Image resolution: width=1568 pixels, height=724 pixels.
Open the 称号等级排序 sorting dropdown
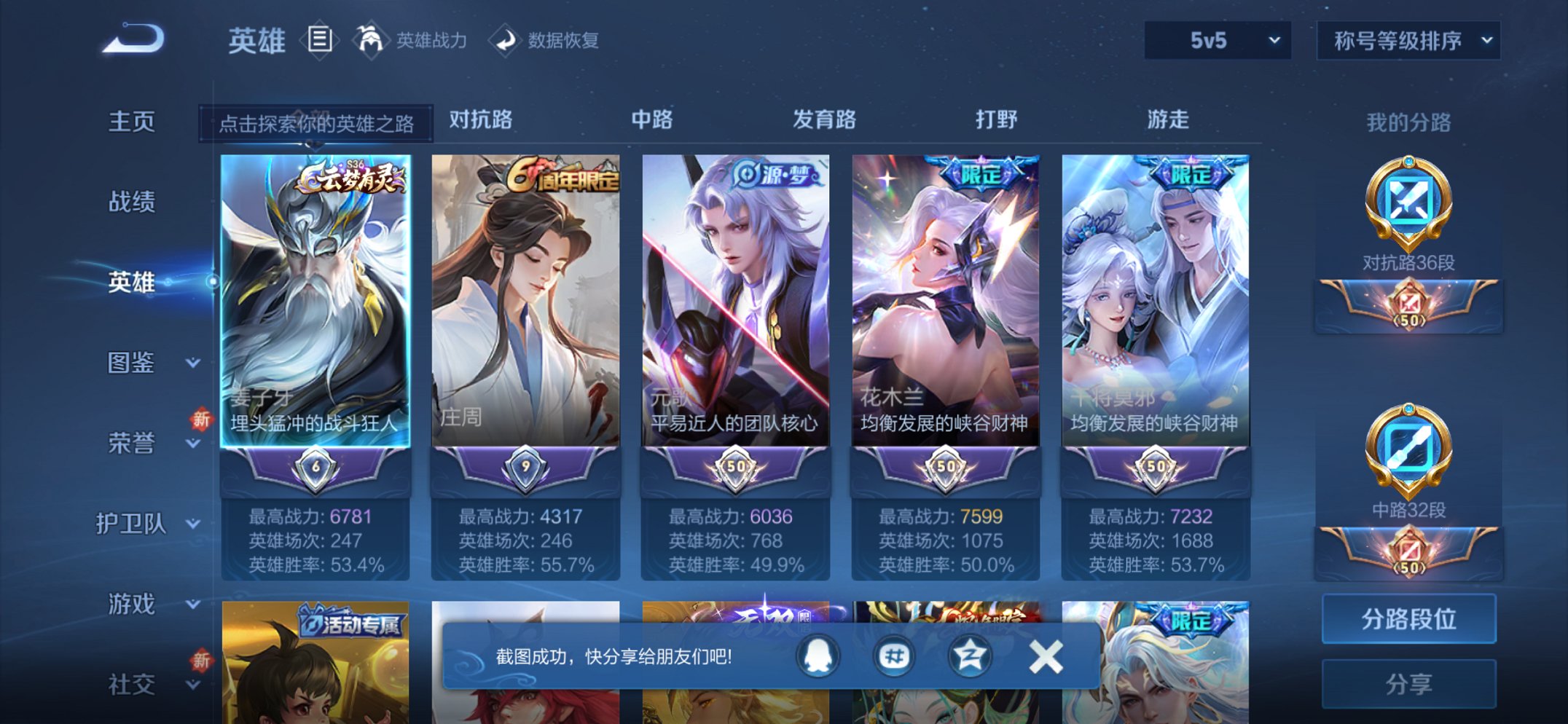(1406, 42)
